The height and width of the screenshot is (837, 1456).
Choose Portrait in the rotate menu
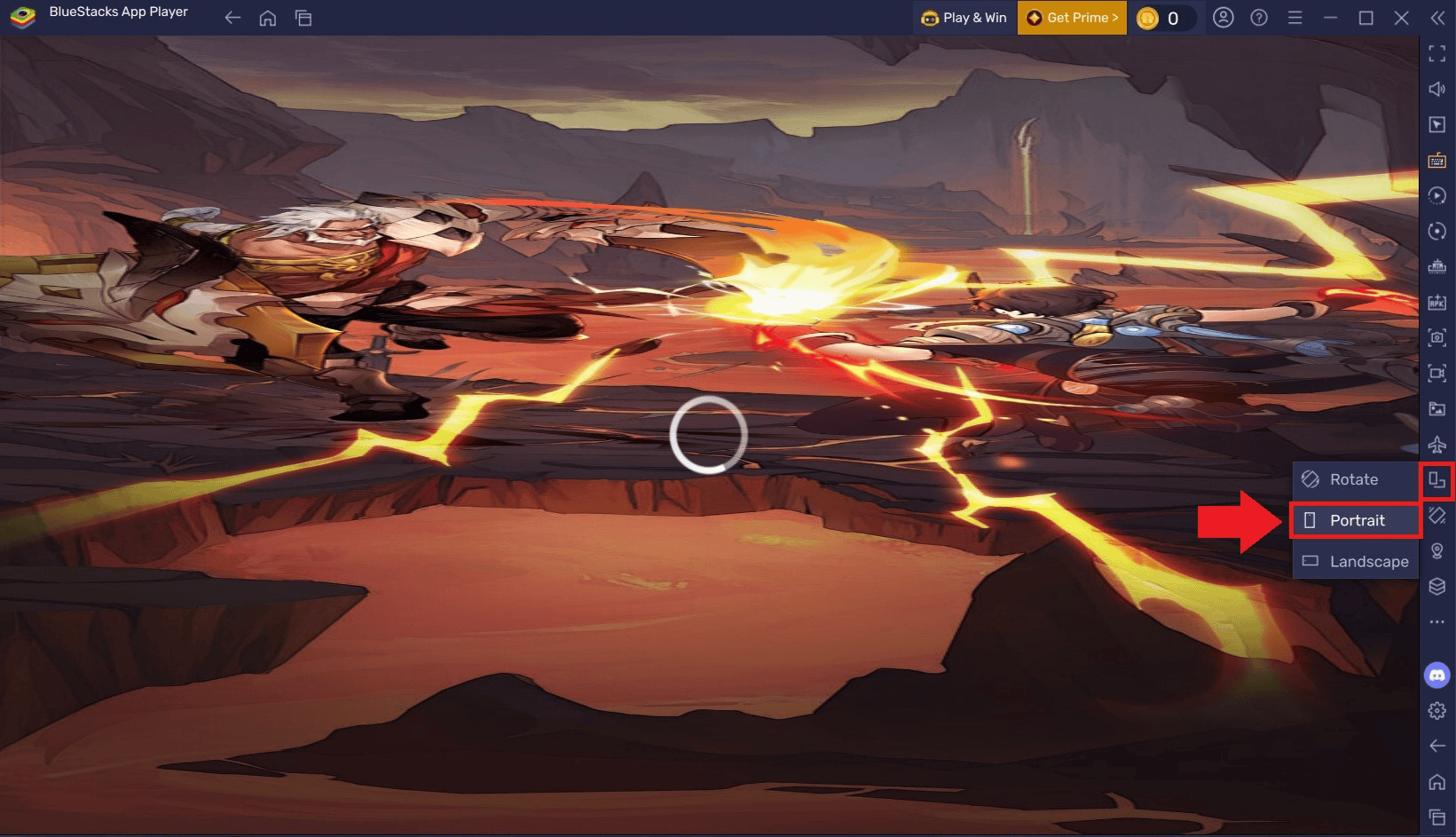pos(1356,520)
